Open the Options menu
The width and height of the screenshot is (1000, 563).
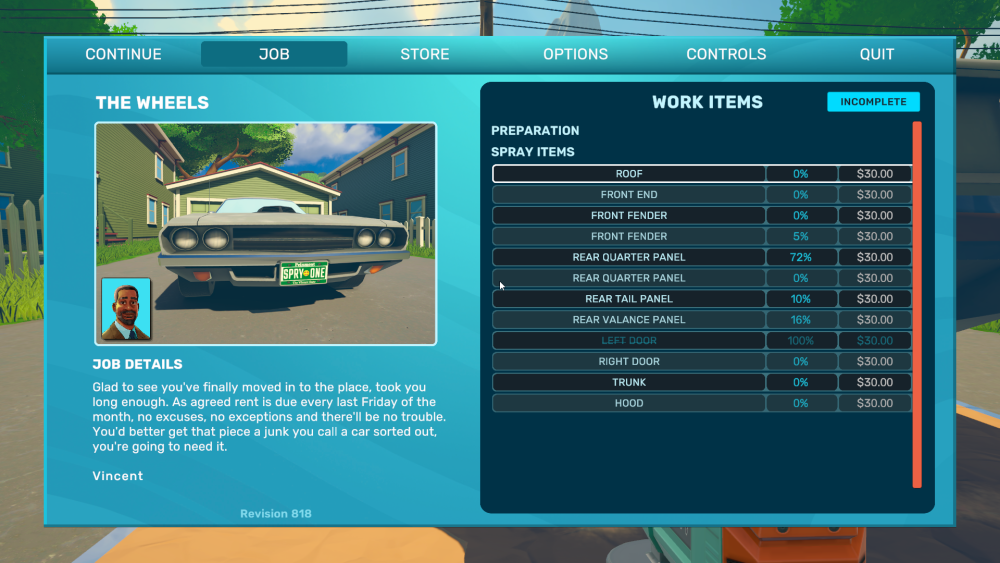[575, 54]
